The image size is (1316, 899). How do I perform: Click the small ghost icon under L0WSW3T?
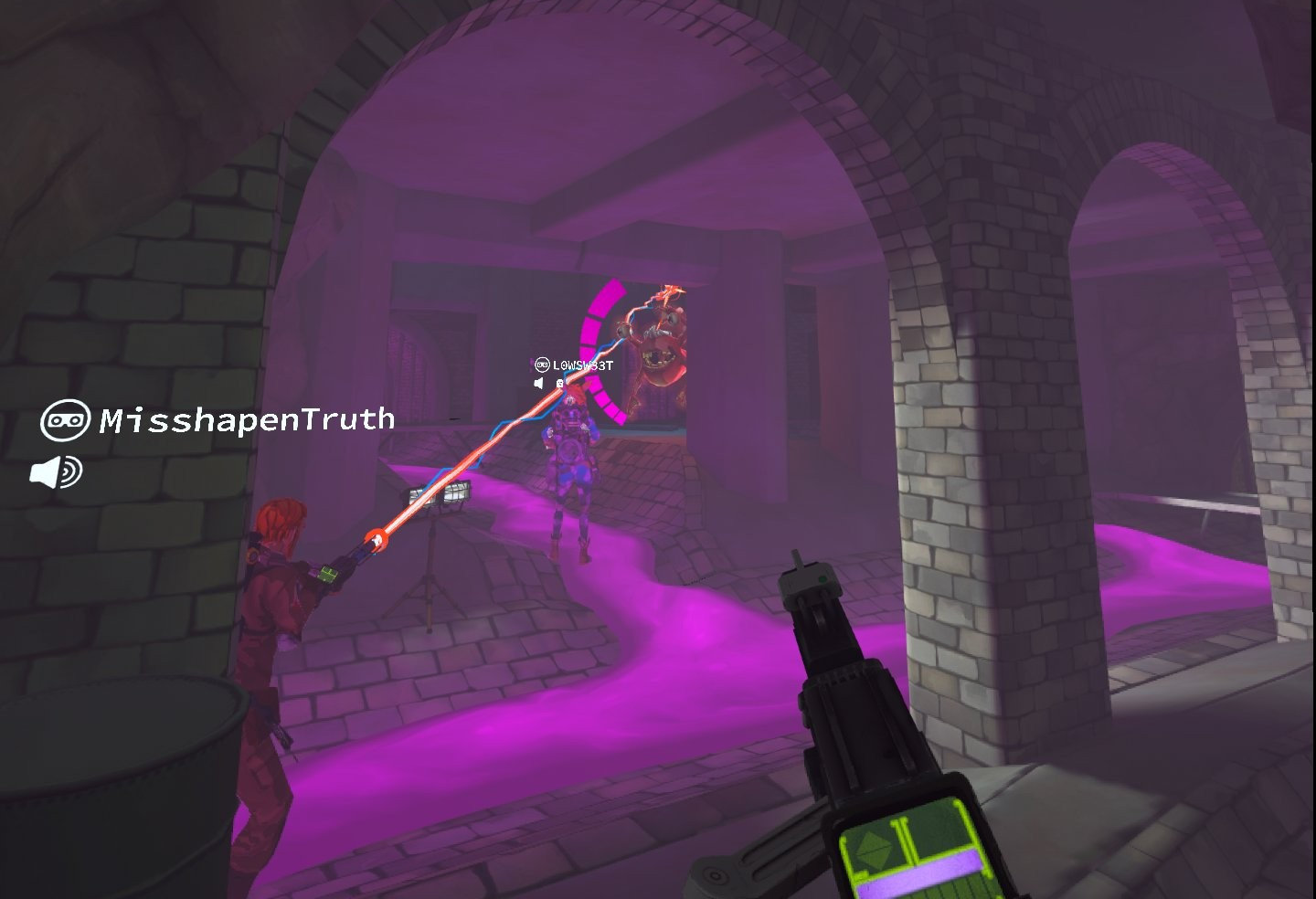click(x=559, y=383)
